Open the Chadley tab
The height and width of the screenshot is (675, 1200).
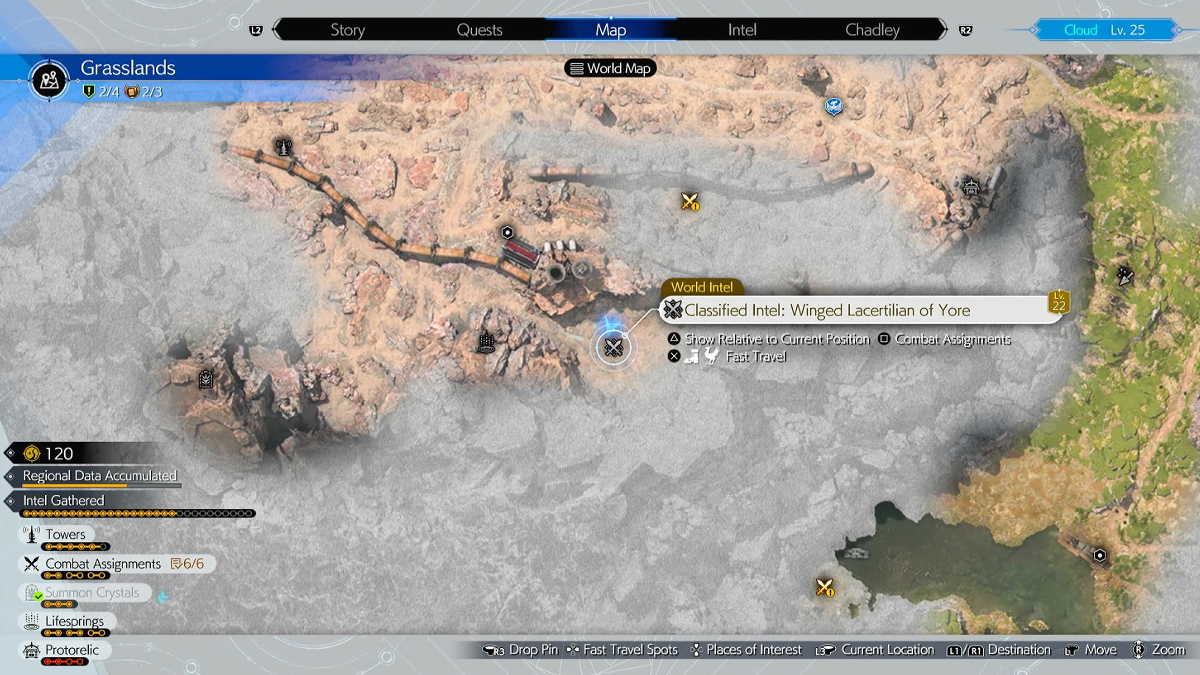coord(872,30)
